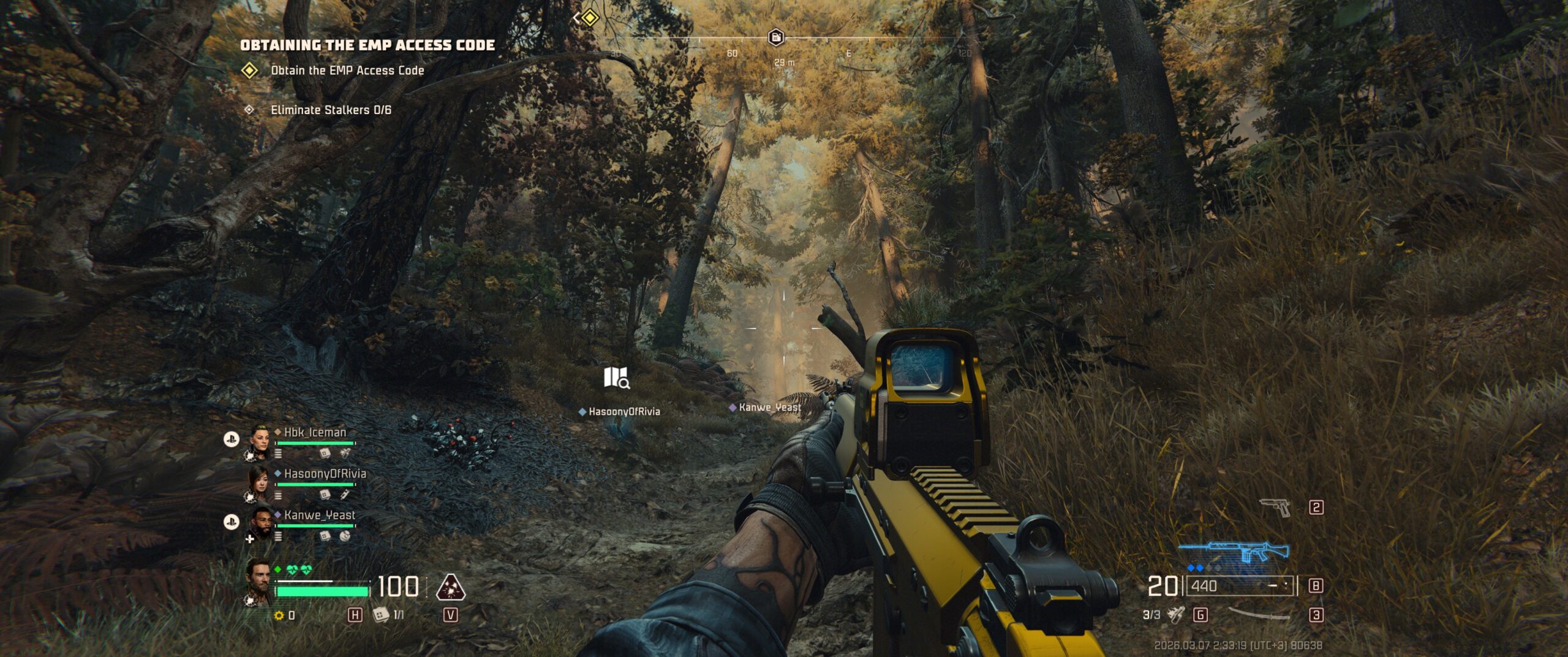Click the yellow diamond waypoint indicator at top
Screen dimensions: 1568x657
click(x=589, y=18)
